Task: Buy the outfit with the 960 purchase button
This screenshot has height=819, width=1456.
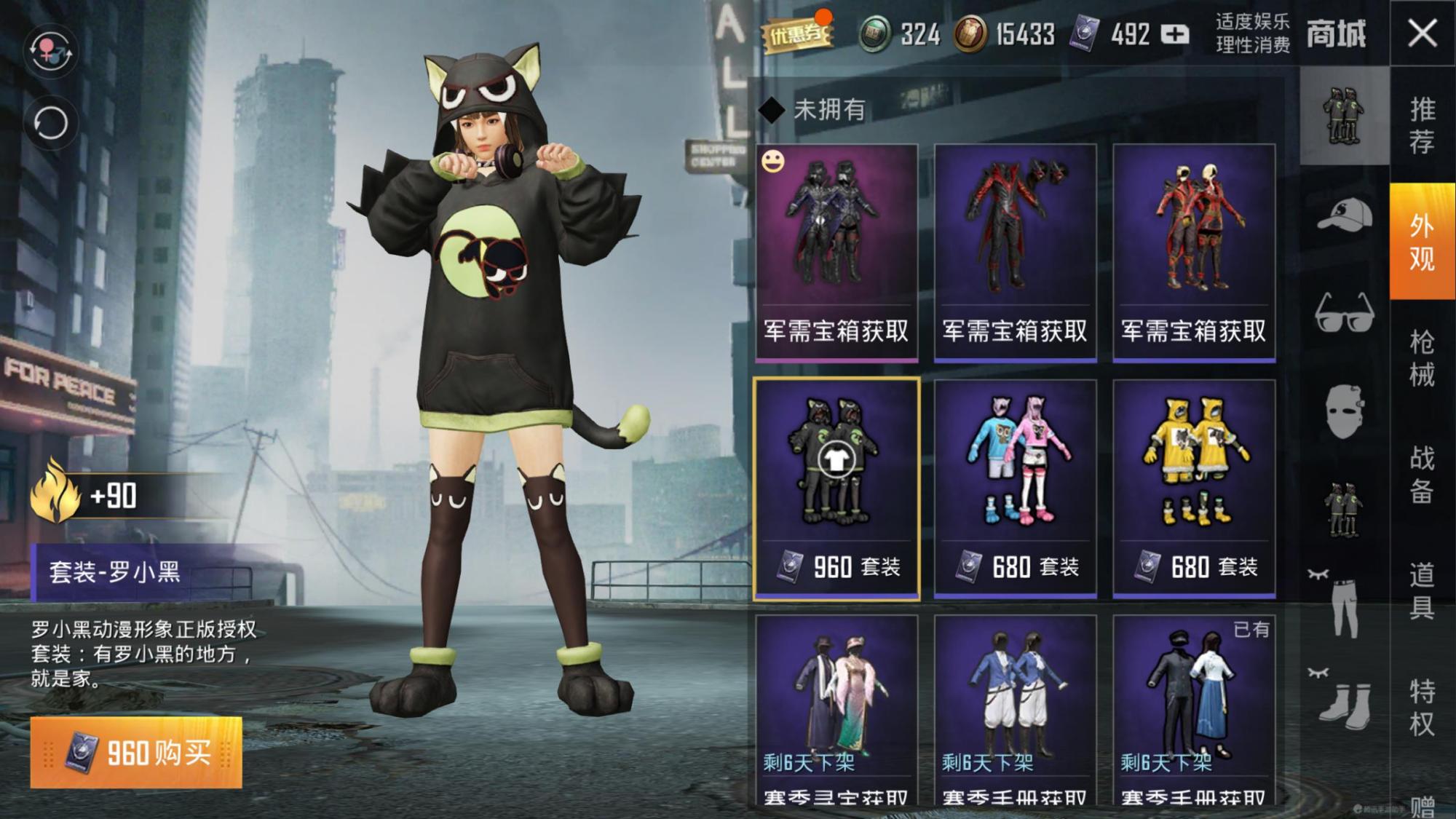Action: coord(136,752)
